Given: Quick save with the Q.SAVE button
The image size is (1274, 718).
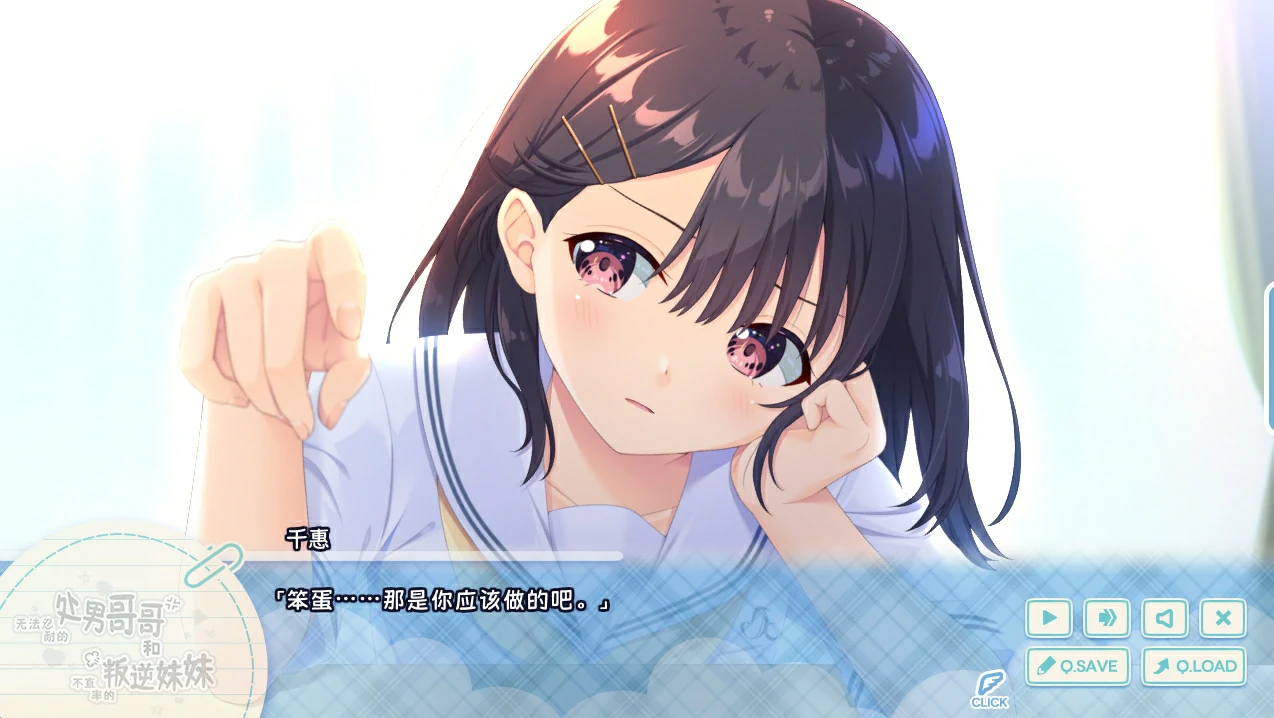Looking at the screenshot, I should click(x=1078, y=666).
